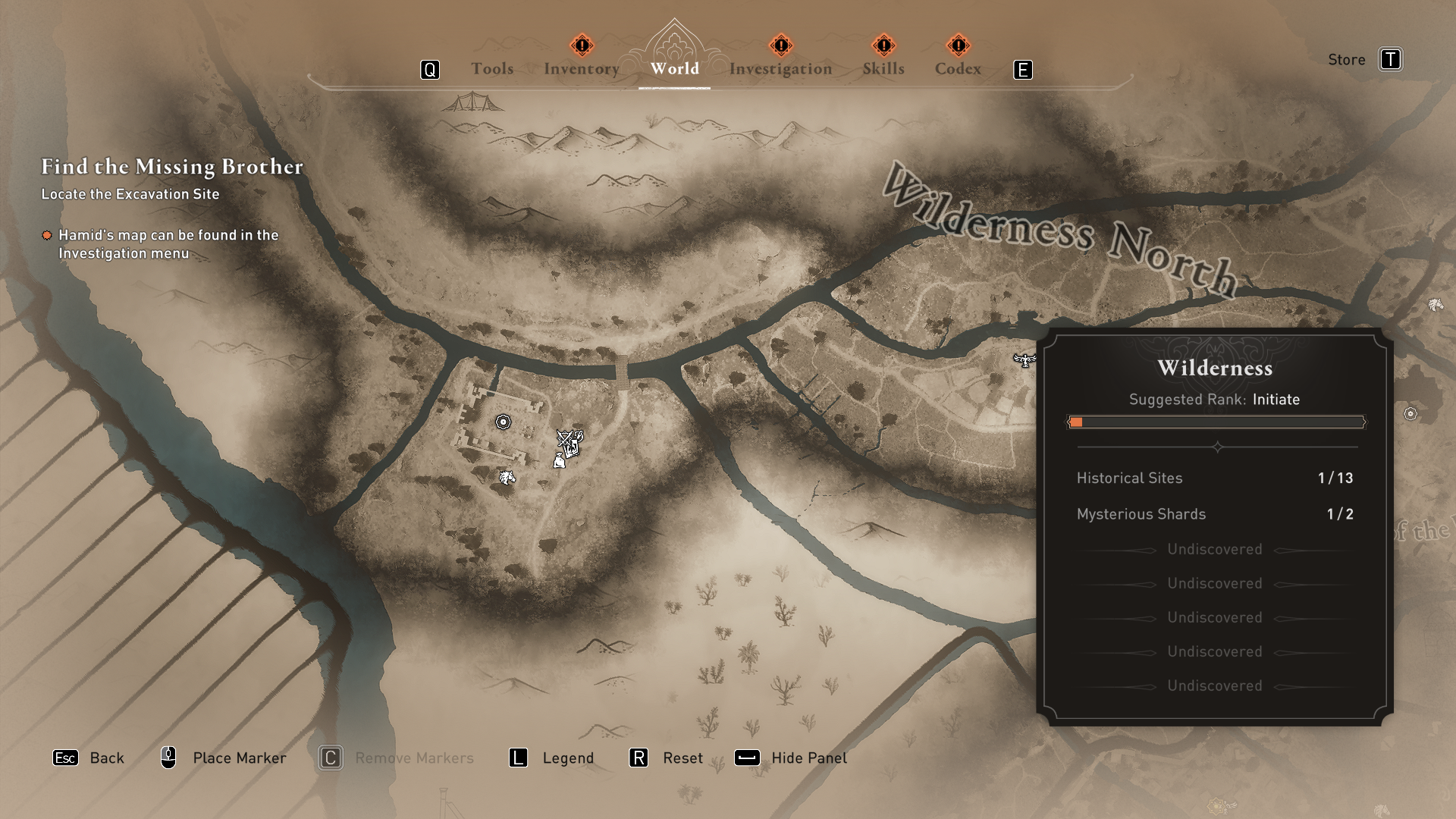
Task: Toggle the Legend overlay with L
Action: pos(567,758)
